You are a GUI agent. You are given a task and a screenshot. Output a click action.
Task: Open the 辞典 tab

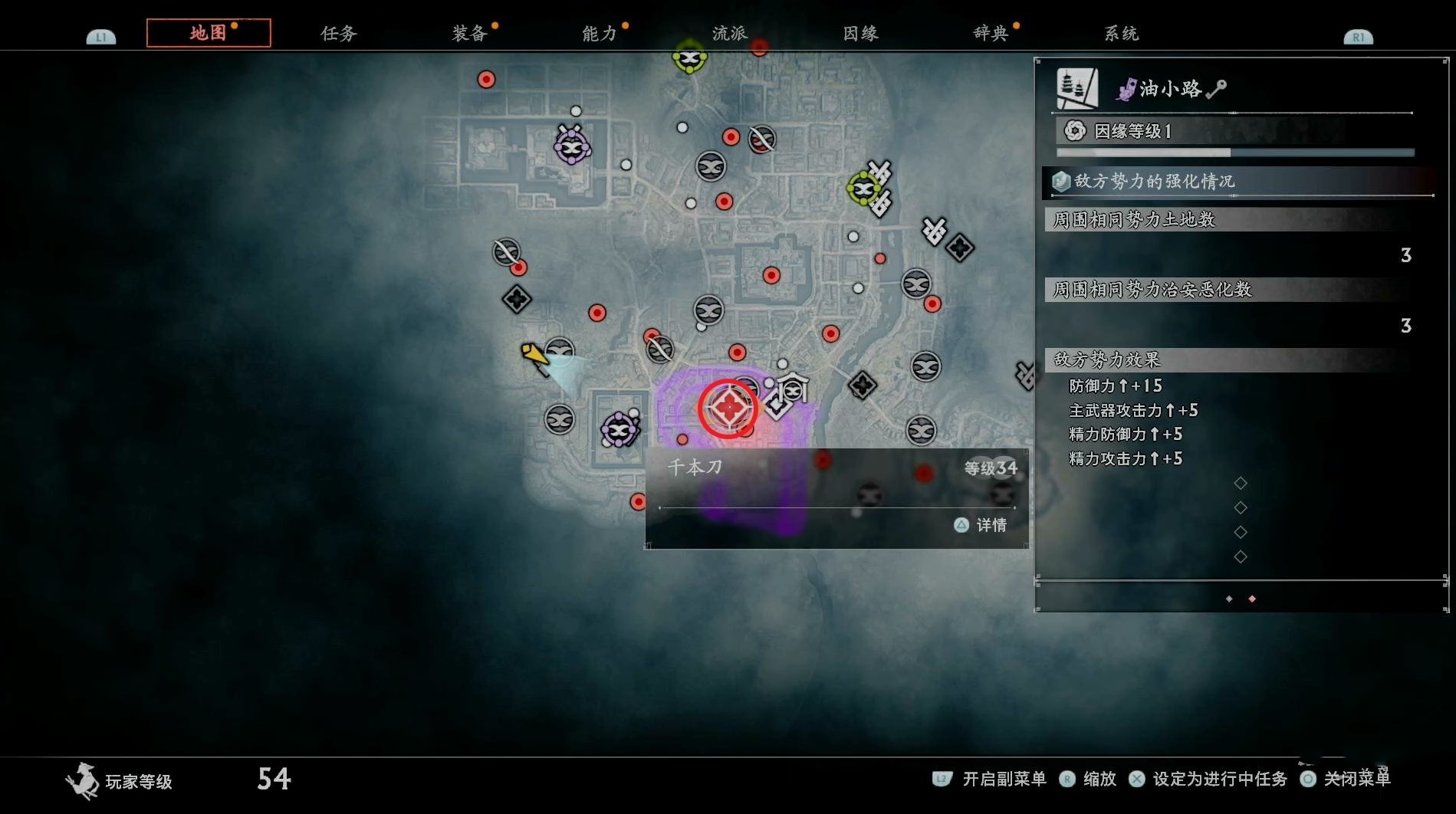(x=991, y=33)
